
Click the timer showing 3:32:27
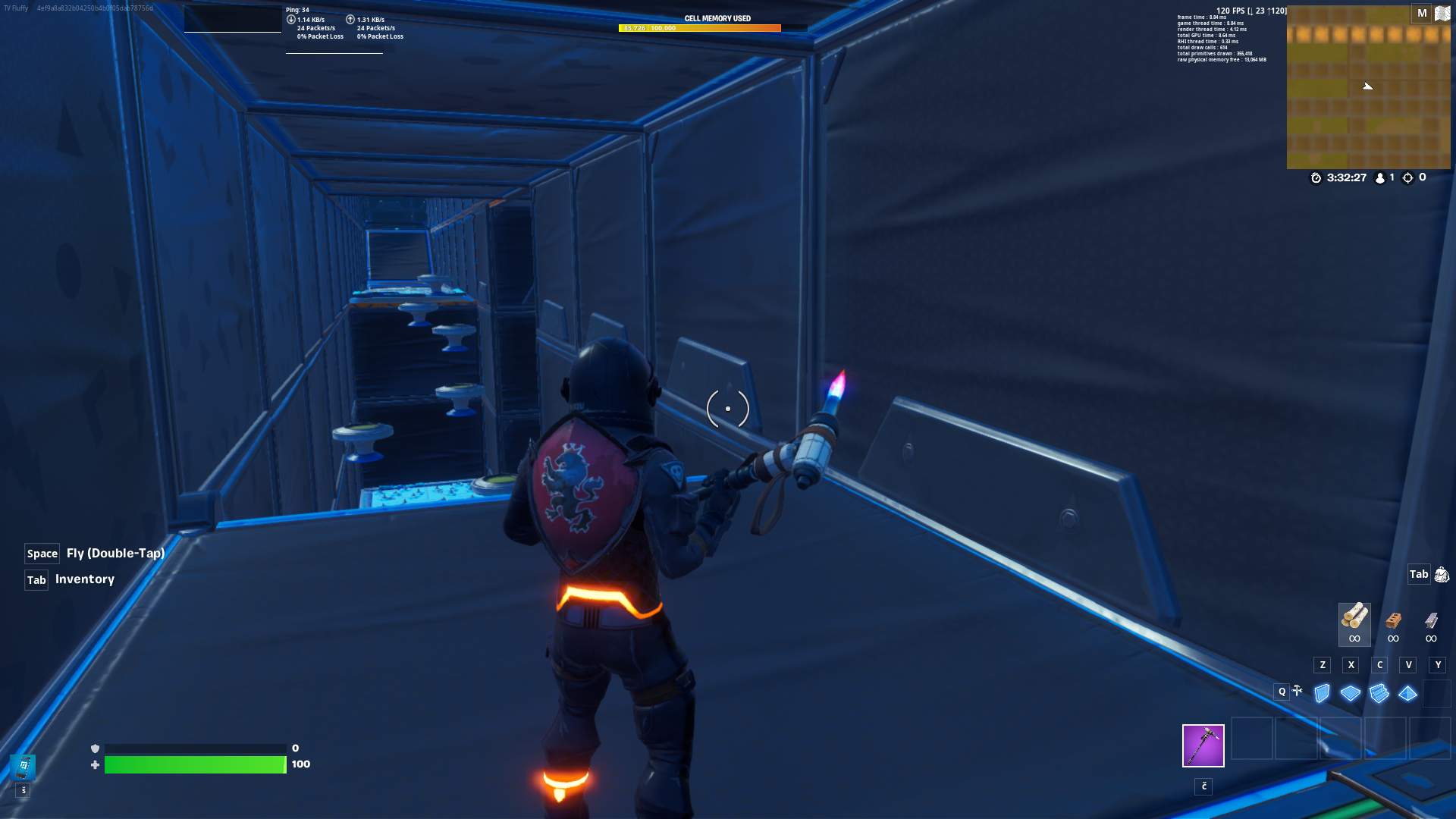[1346, 177]
